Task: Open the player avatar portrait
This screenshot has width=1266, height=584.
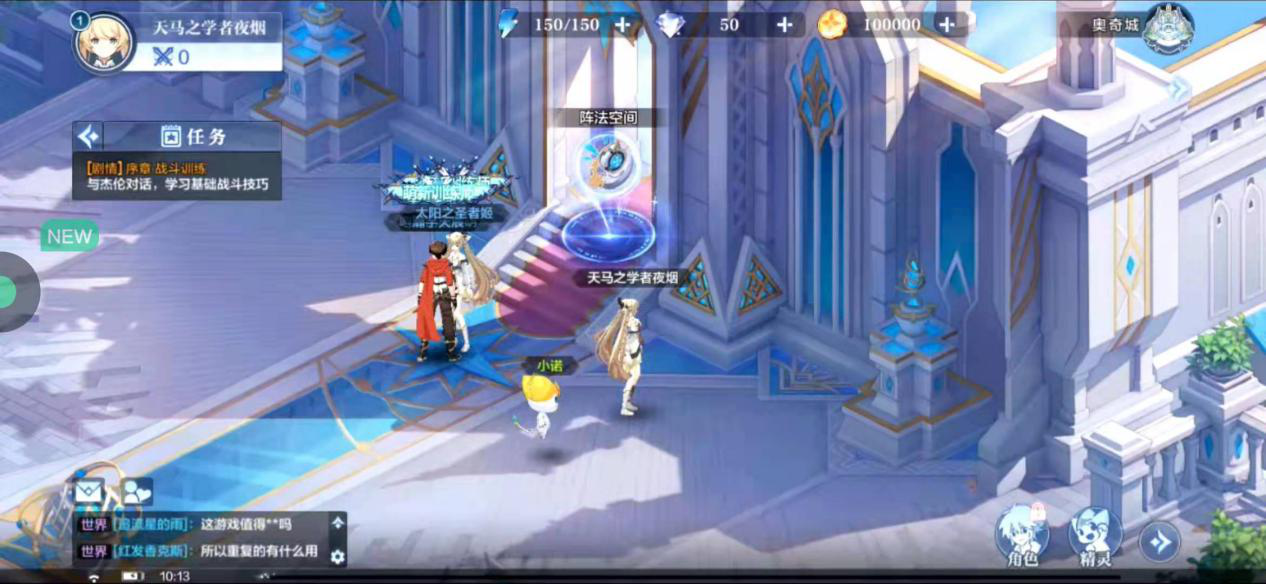Action: [103, 42]
